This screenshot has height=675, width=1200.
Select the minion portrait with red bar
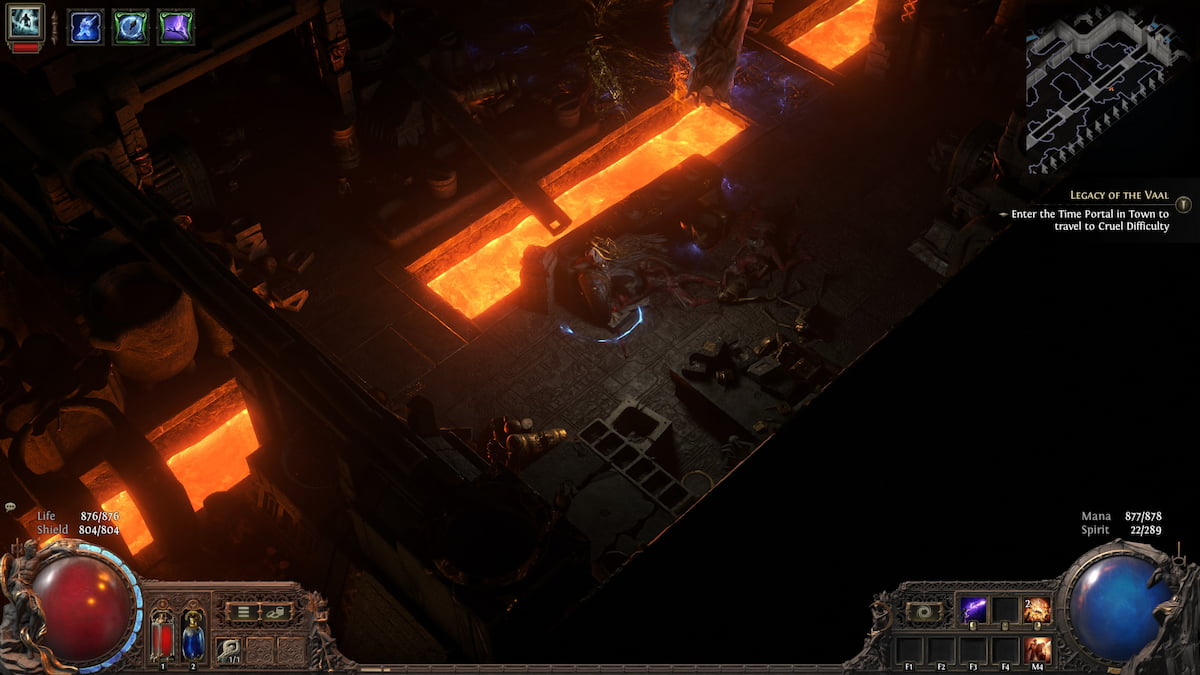tap(25, 24)
